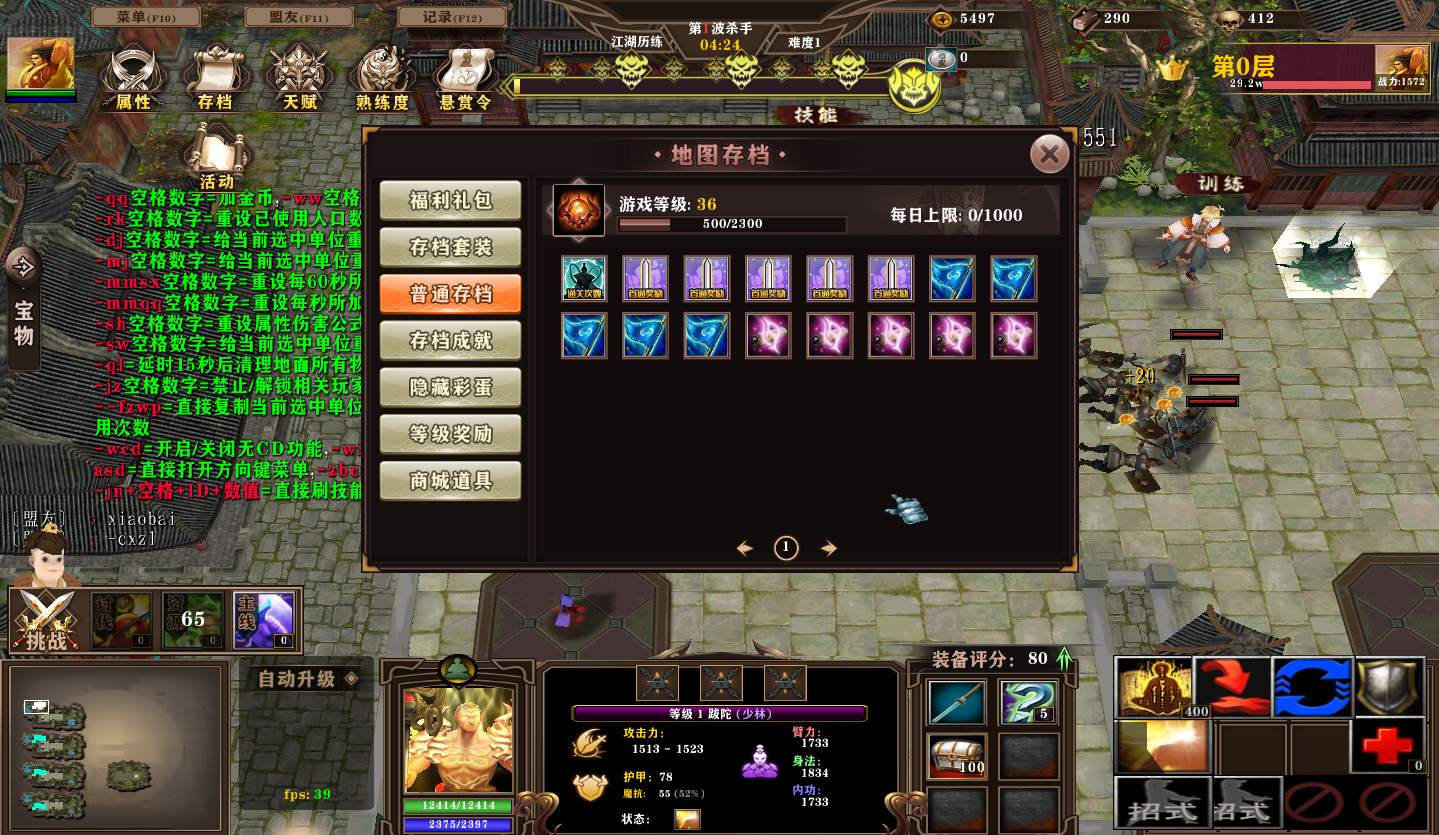Screen dimensions: 1439x835
Task: Open the 天赋 talent icon
Action: coord(299,76)
